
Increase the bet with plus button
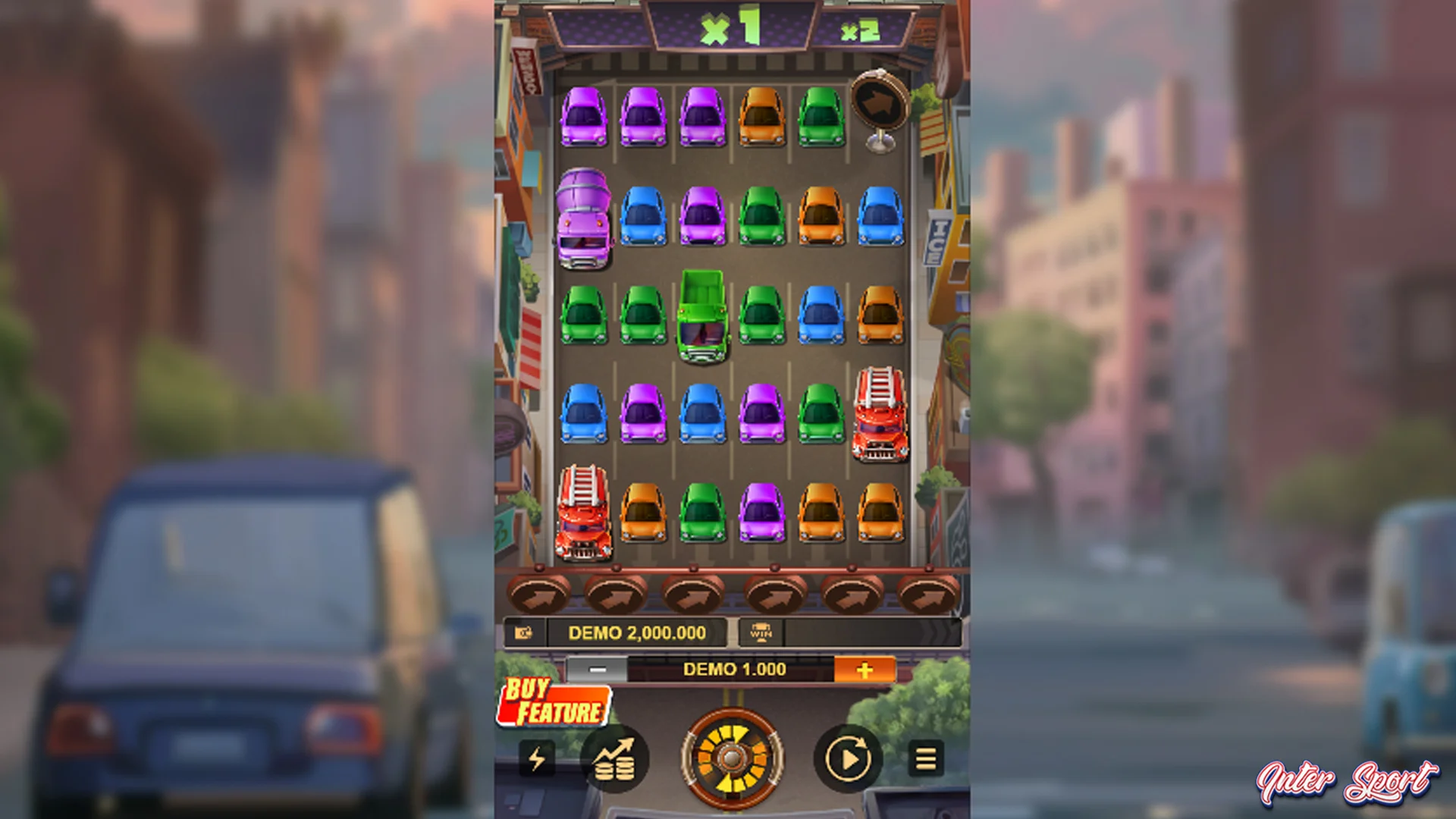[864, 670]
